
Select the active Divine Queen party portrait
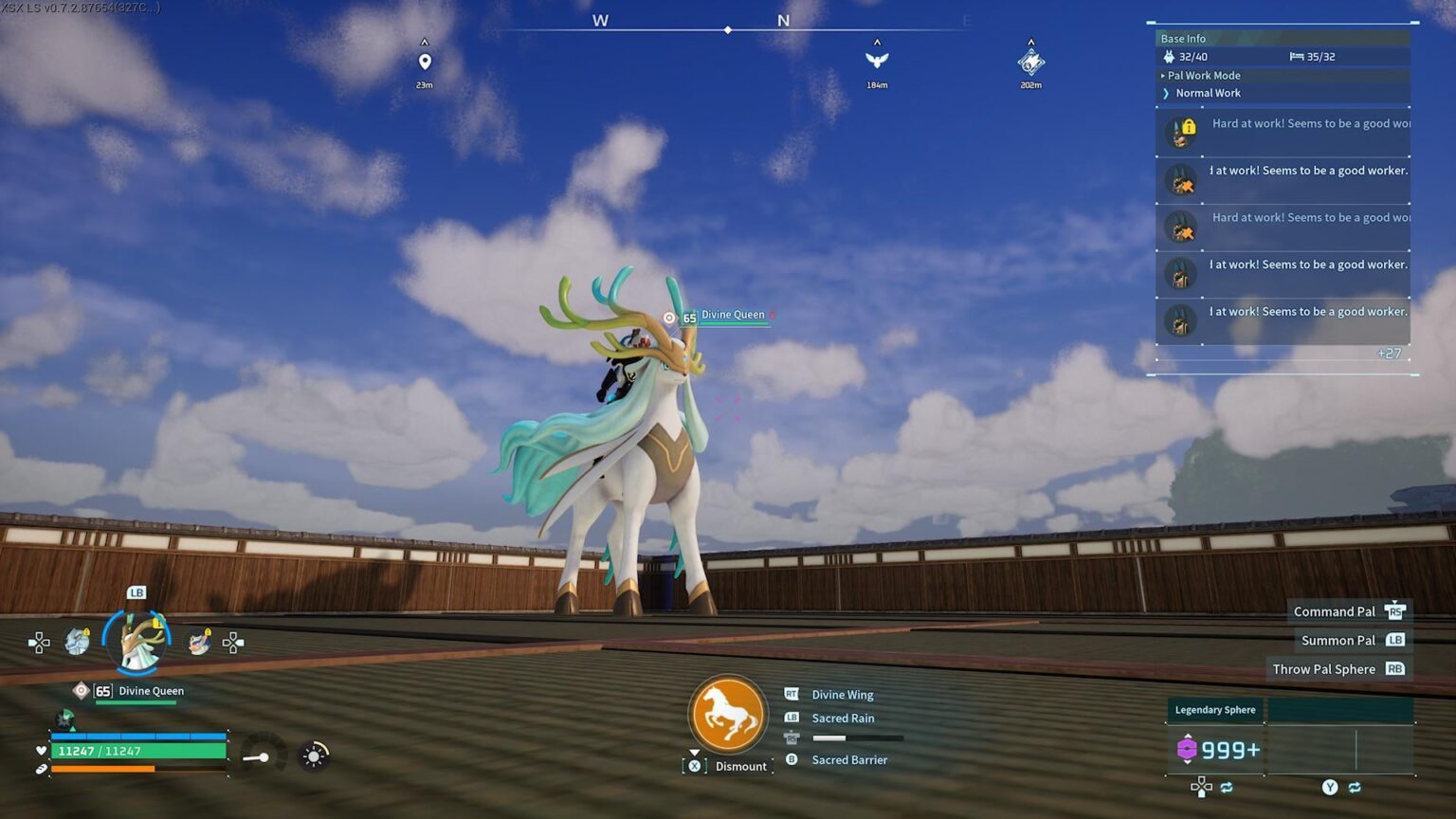click(x=137, y=641)
